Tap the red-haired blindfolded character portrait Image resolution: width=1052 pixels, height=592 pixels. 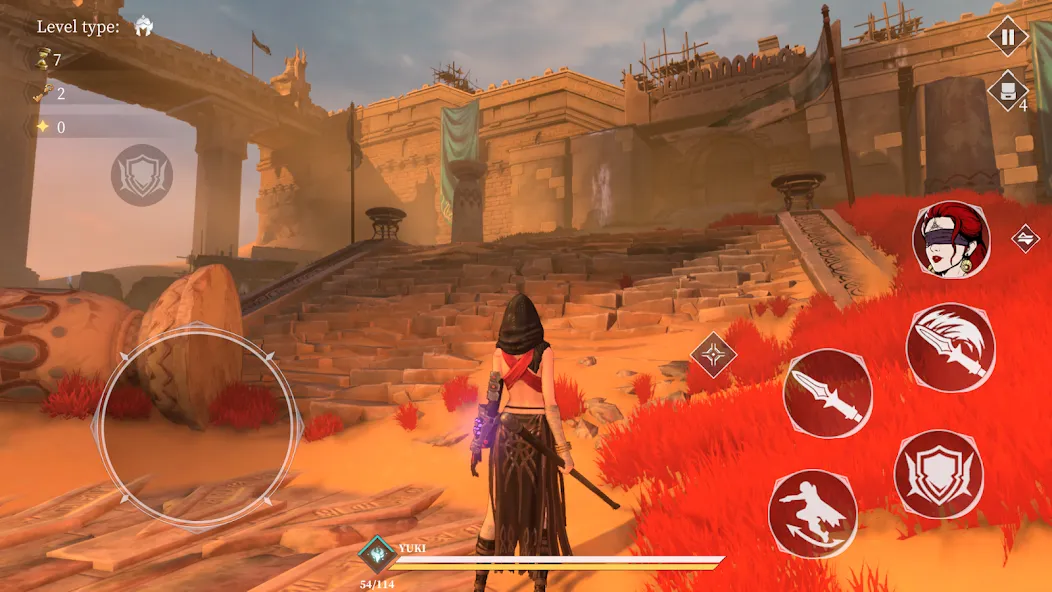click(x=950, y=238)
